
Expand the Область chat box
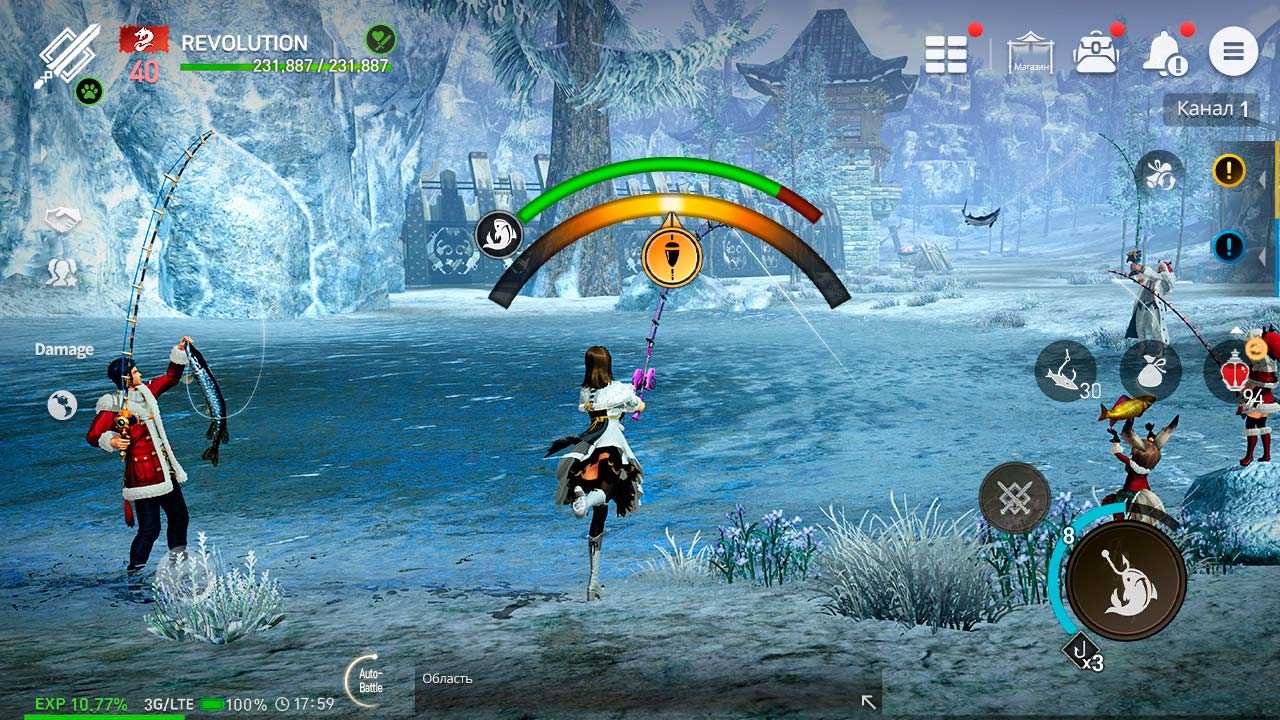point(868,702)
